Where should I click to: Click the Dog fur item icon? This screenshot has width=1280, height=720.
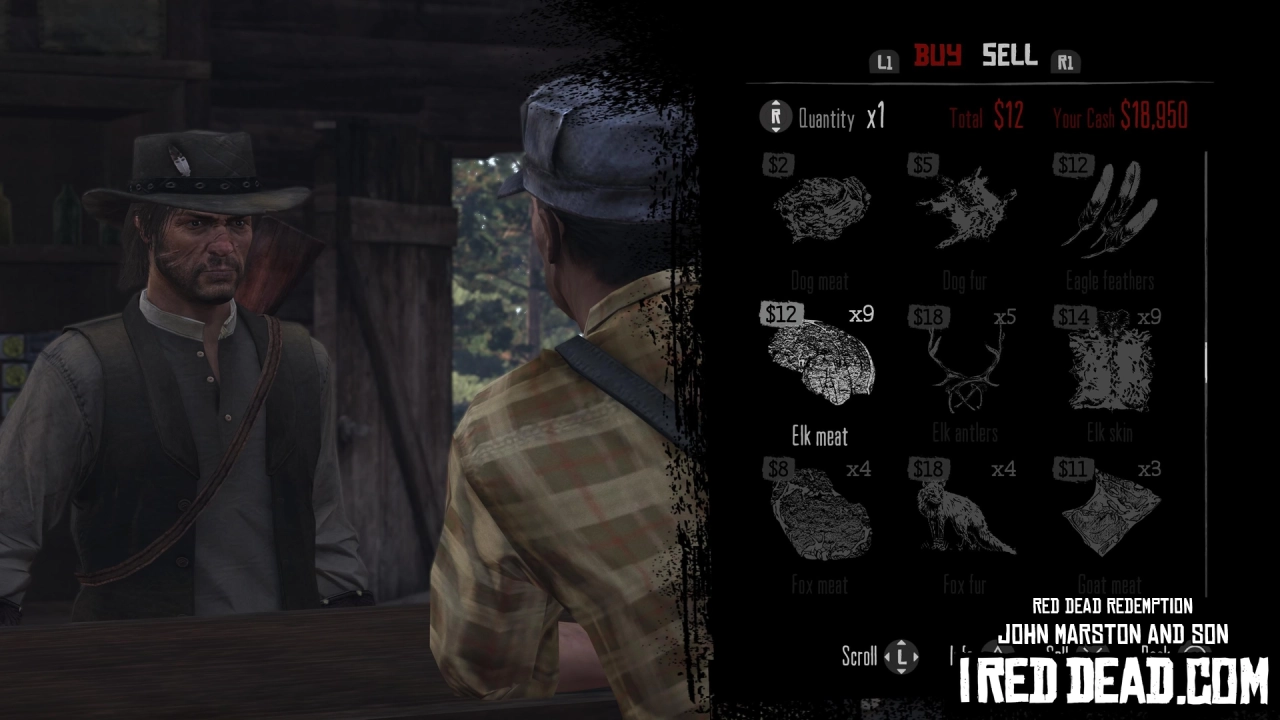pyautogui.click(x=966, y=210)
